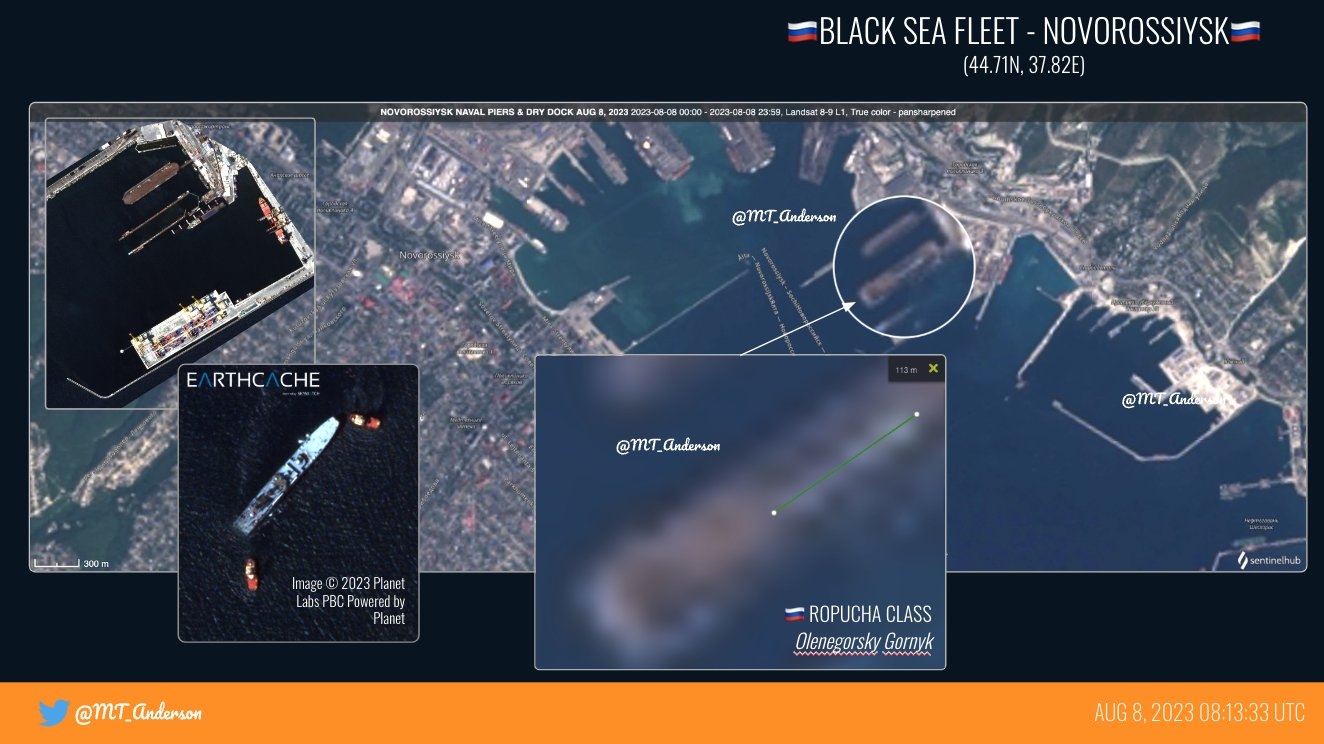The width and height of the screenshot is (1324, 744).
Task: Close the 113 m measurement label
Action: (933, 369)
